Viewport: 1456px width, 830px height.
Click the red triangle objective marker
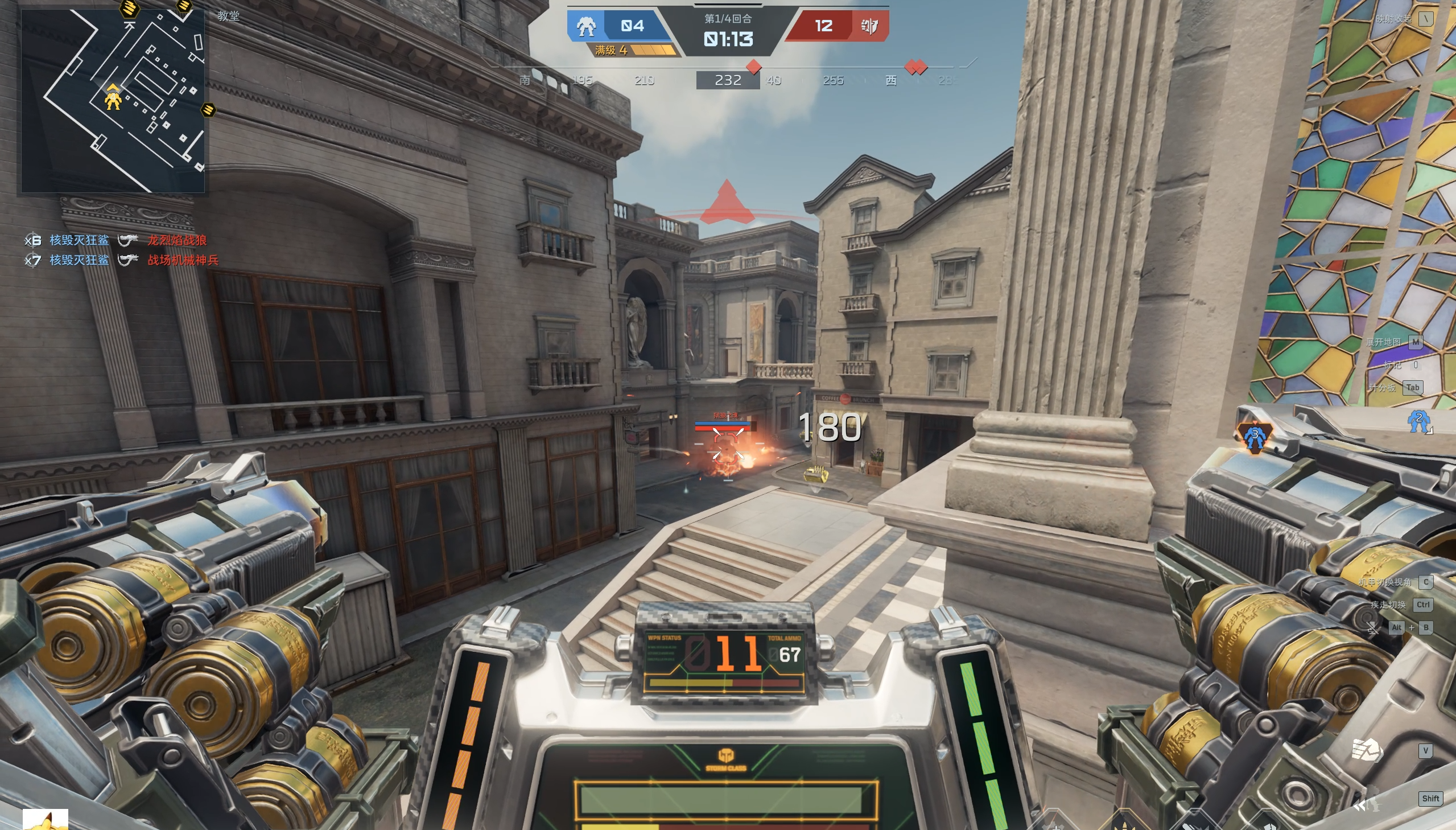pyautogui.click(x=727, y=202)
